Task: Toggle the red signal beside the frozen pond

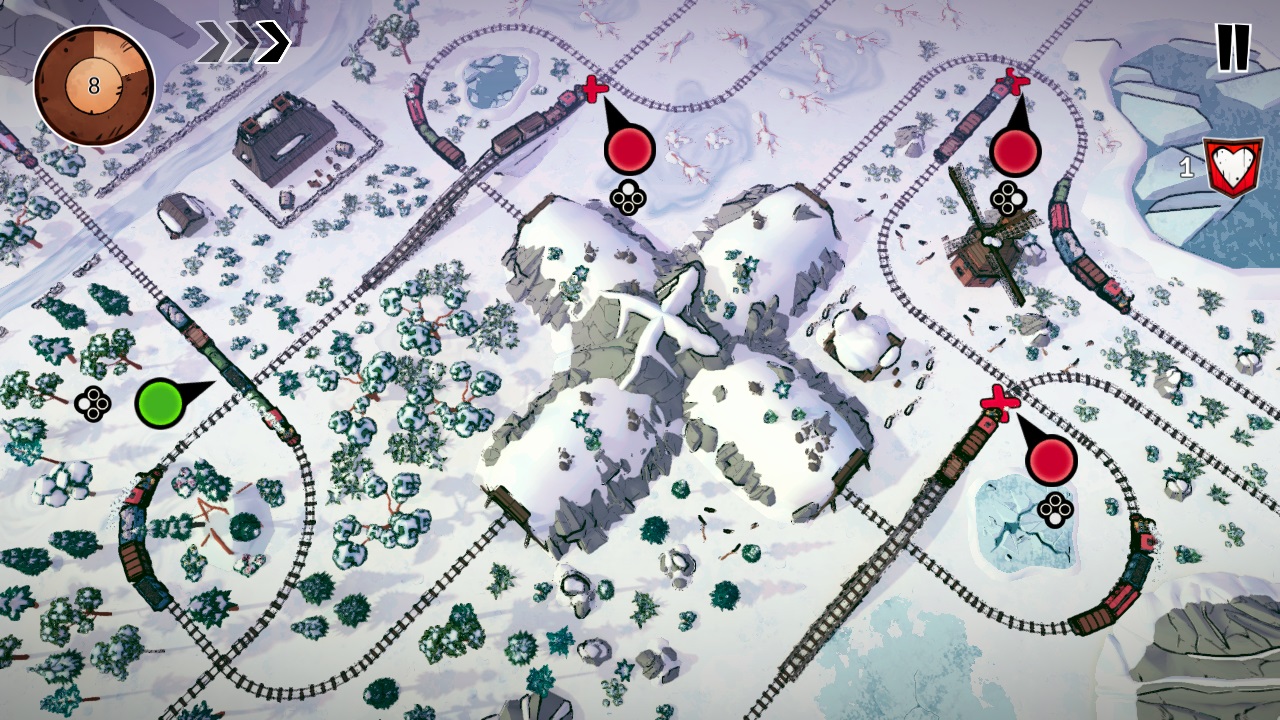Action: click(1054, 456)
